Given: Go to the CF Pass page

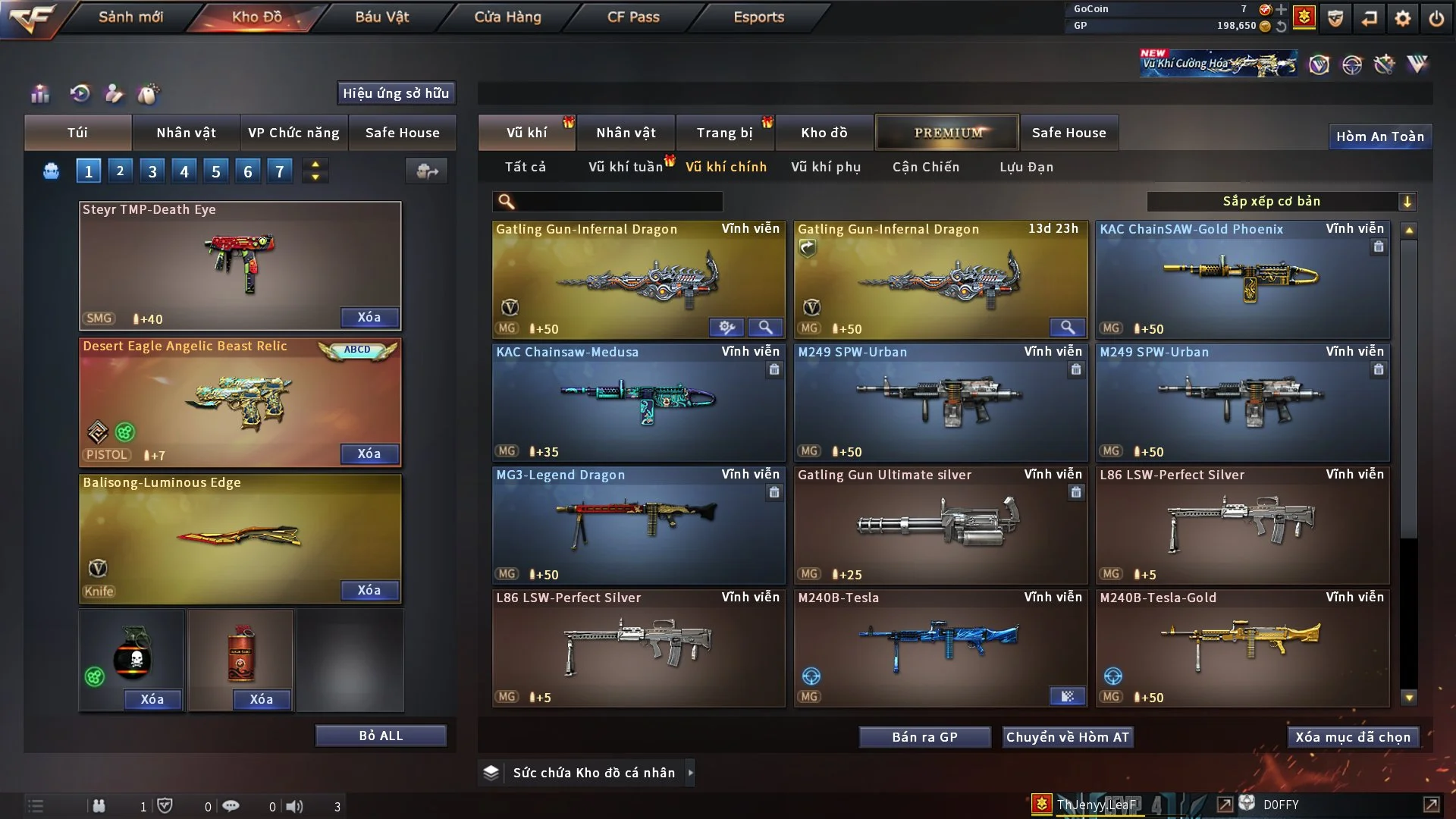Looking at the screenshot, I should [x=633, y=17].
